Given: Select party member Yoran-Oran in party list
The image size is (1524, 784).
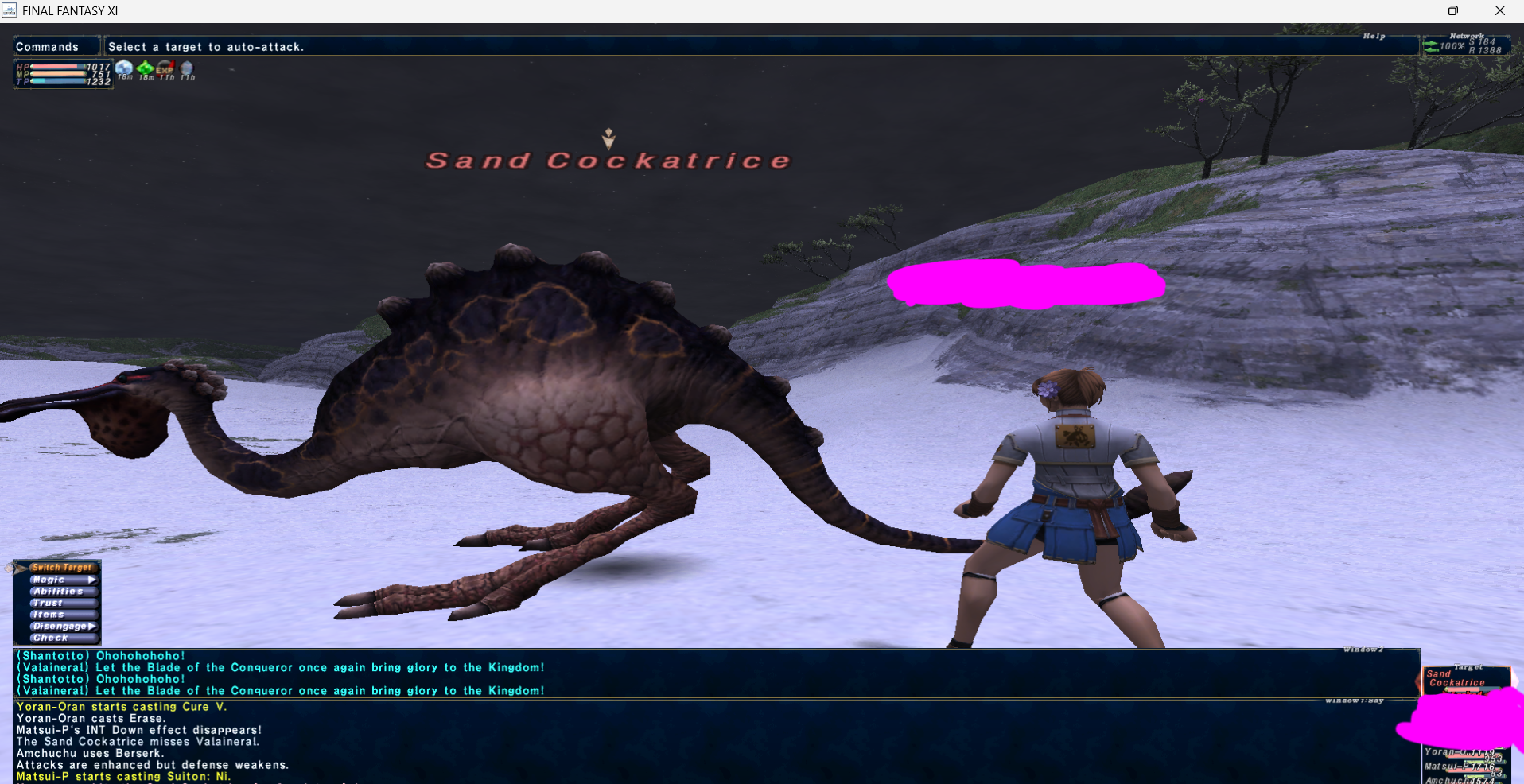Looking at the screenshot, I should coord(1460,752).
